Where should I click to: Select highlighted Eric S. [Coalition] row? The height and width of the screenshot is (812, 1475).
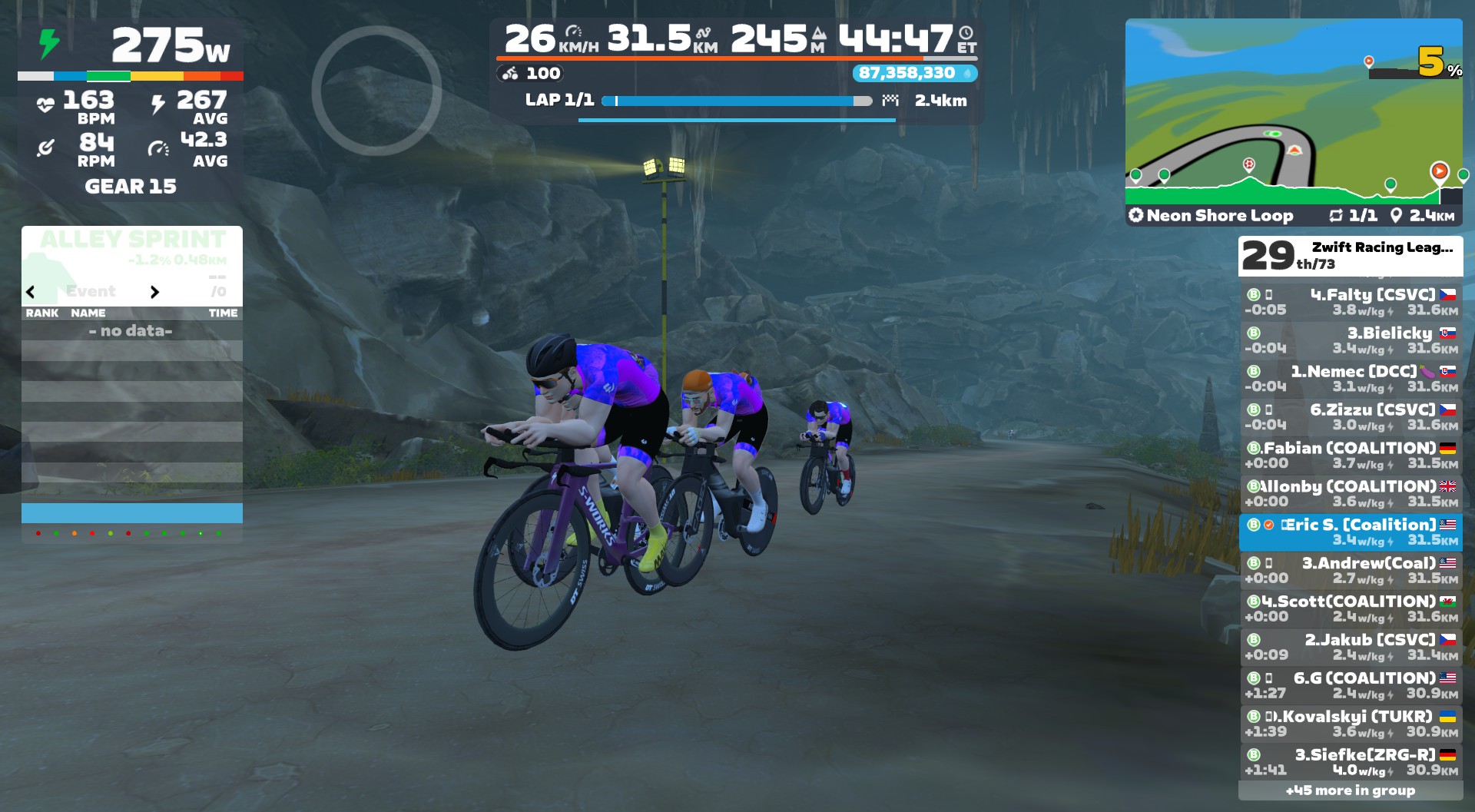coord(1351,532)
